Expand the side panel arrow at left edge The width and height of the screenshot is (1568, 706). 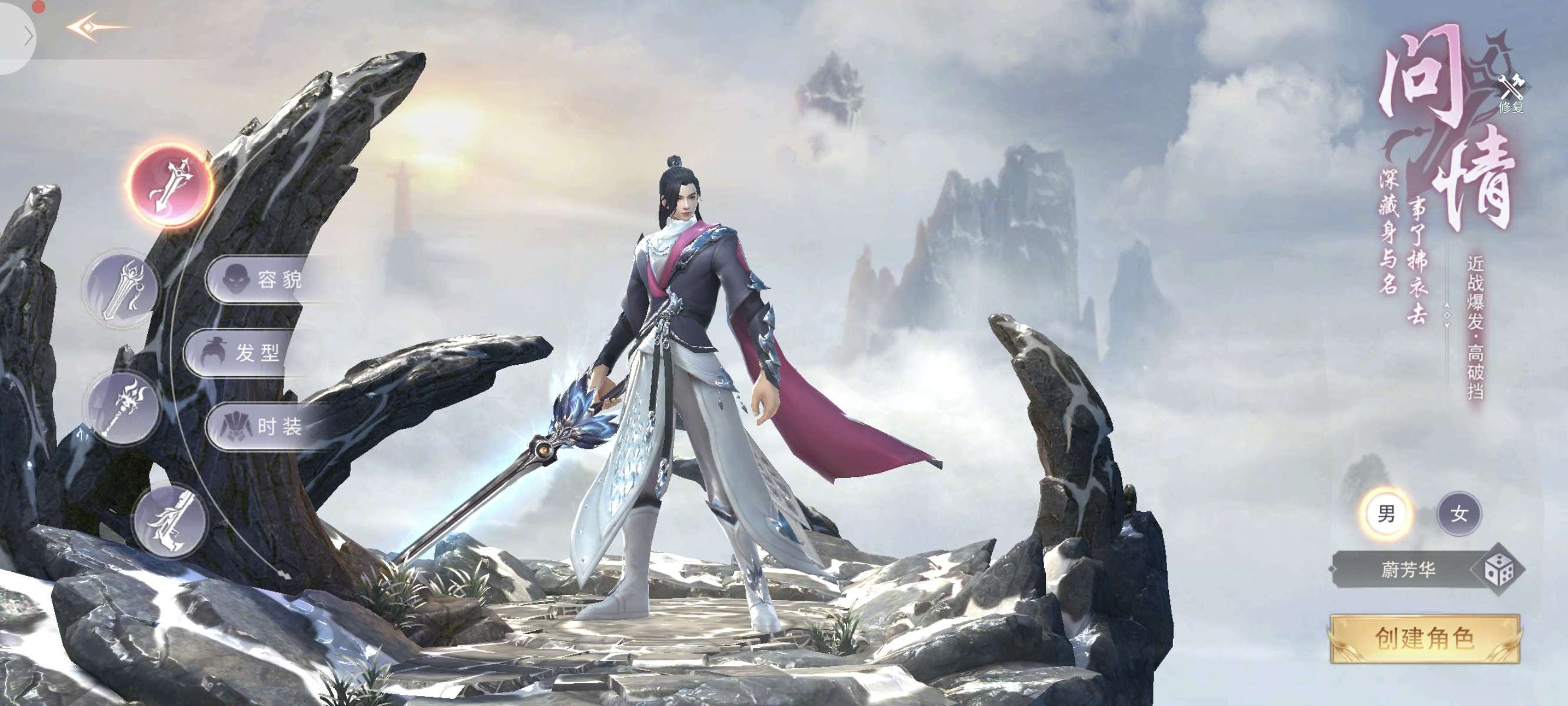point(28,36)
